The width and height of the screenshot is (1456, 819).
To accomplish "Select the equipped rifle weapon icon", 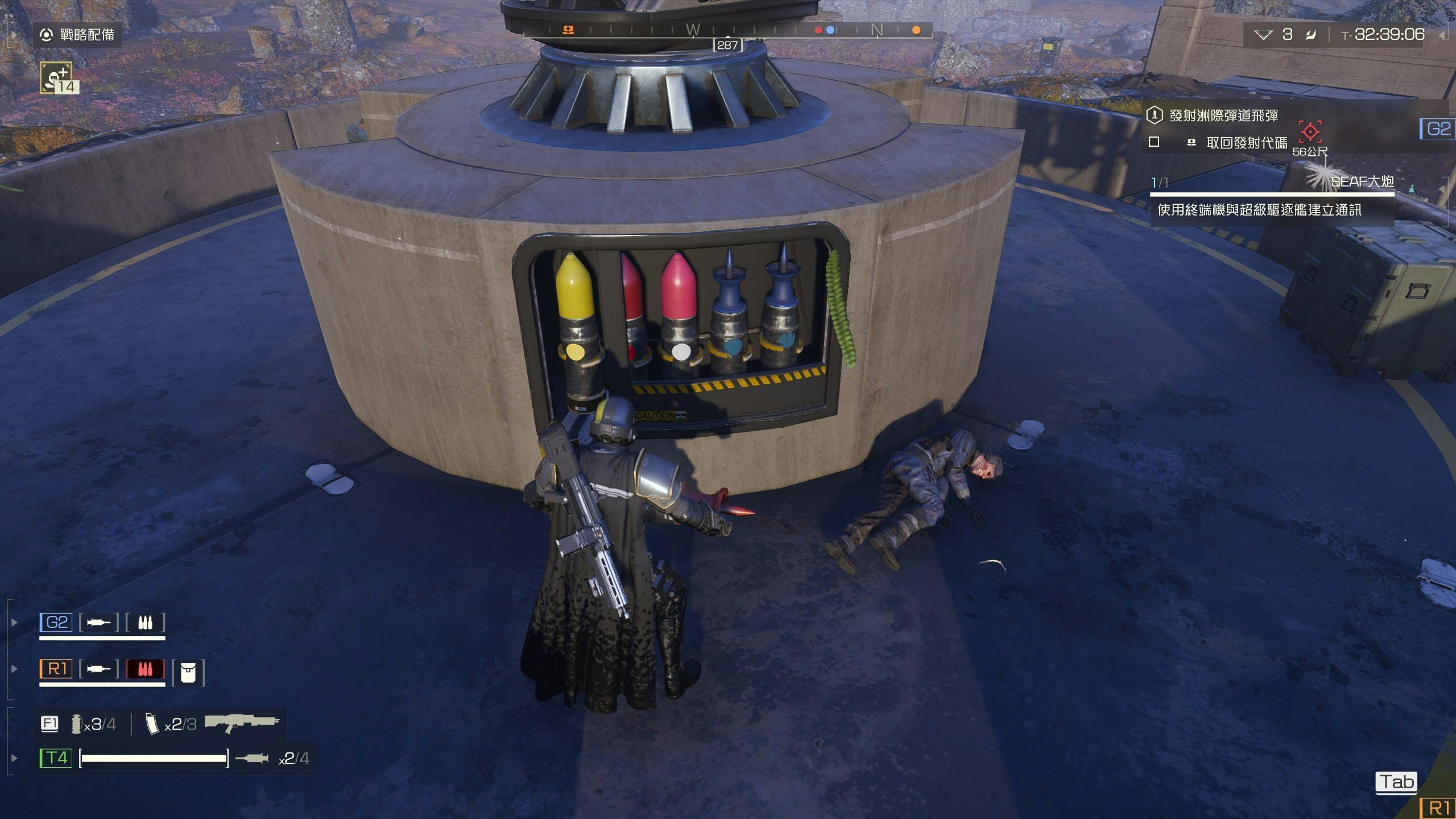I will (x=242, y=723).
